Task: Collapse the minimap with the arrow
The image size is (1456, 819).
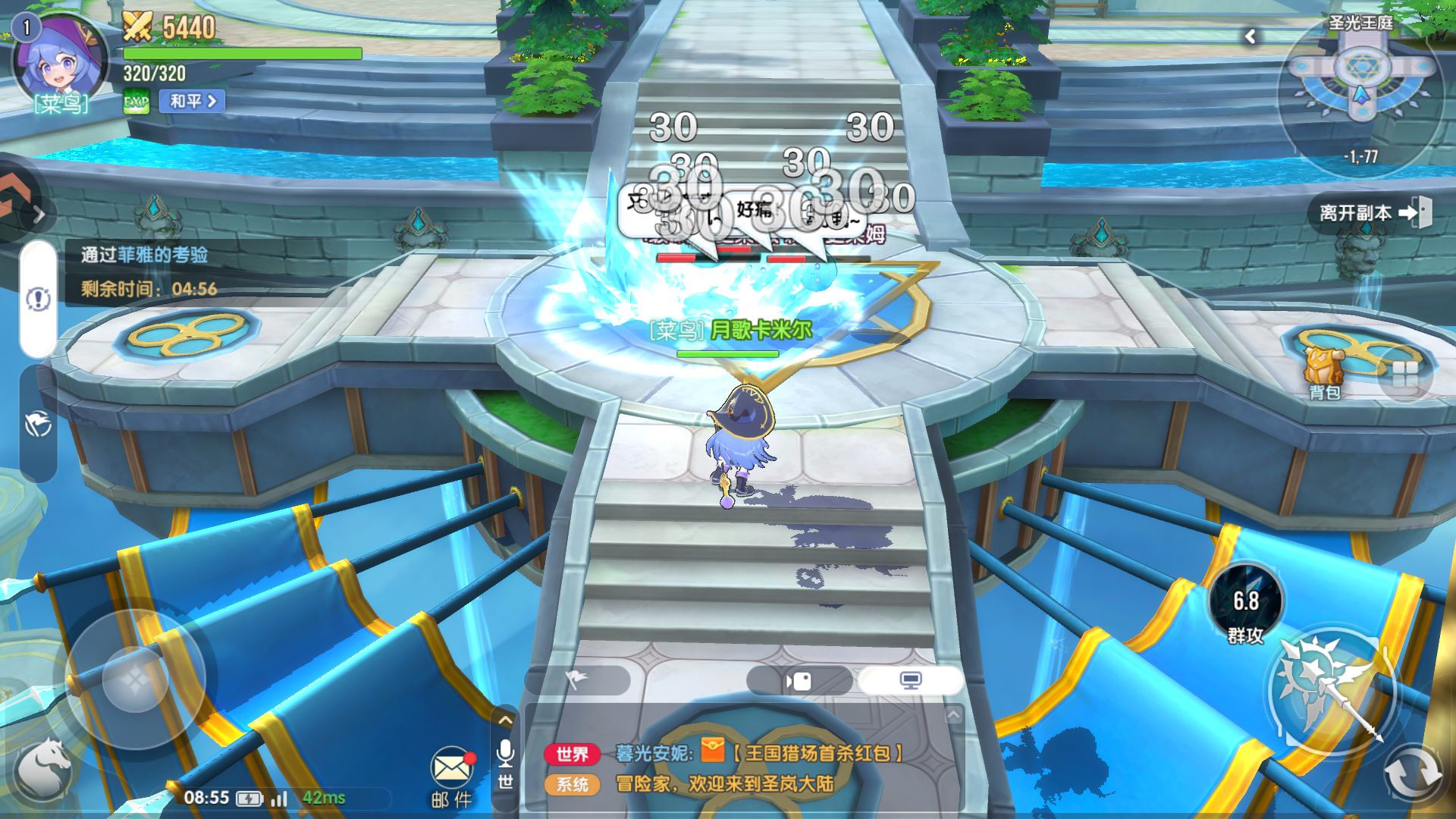Action: coord(1250,36)
